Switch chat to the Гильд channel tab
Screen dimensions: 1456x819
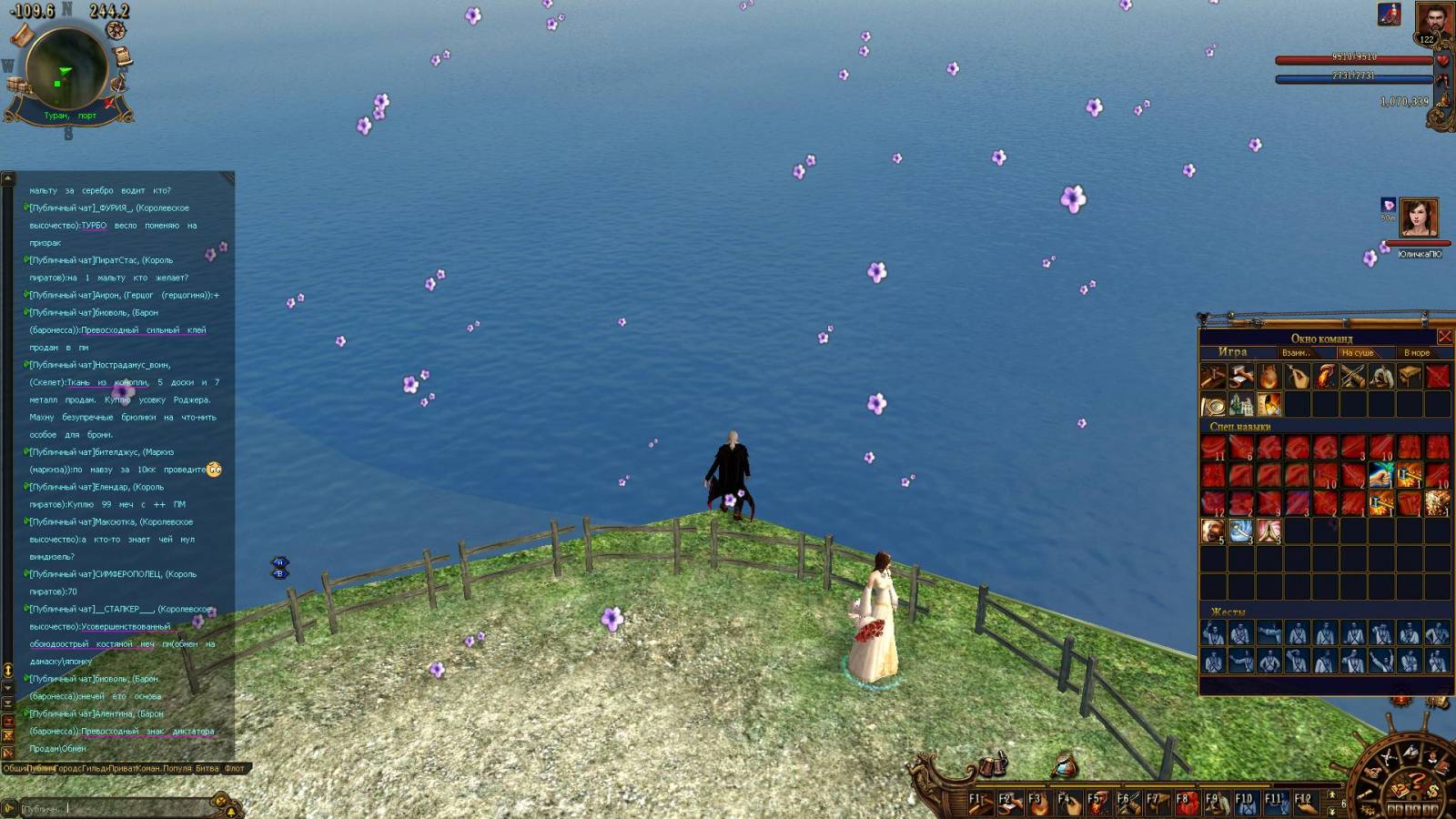[95, 768]
